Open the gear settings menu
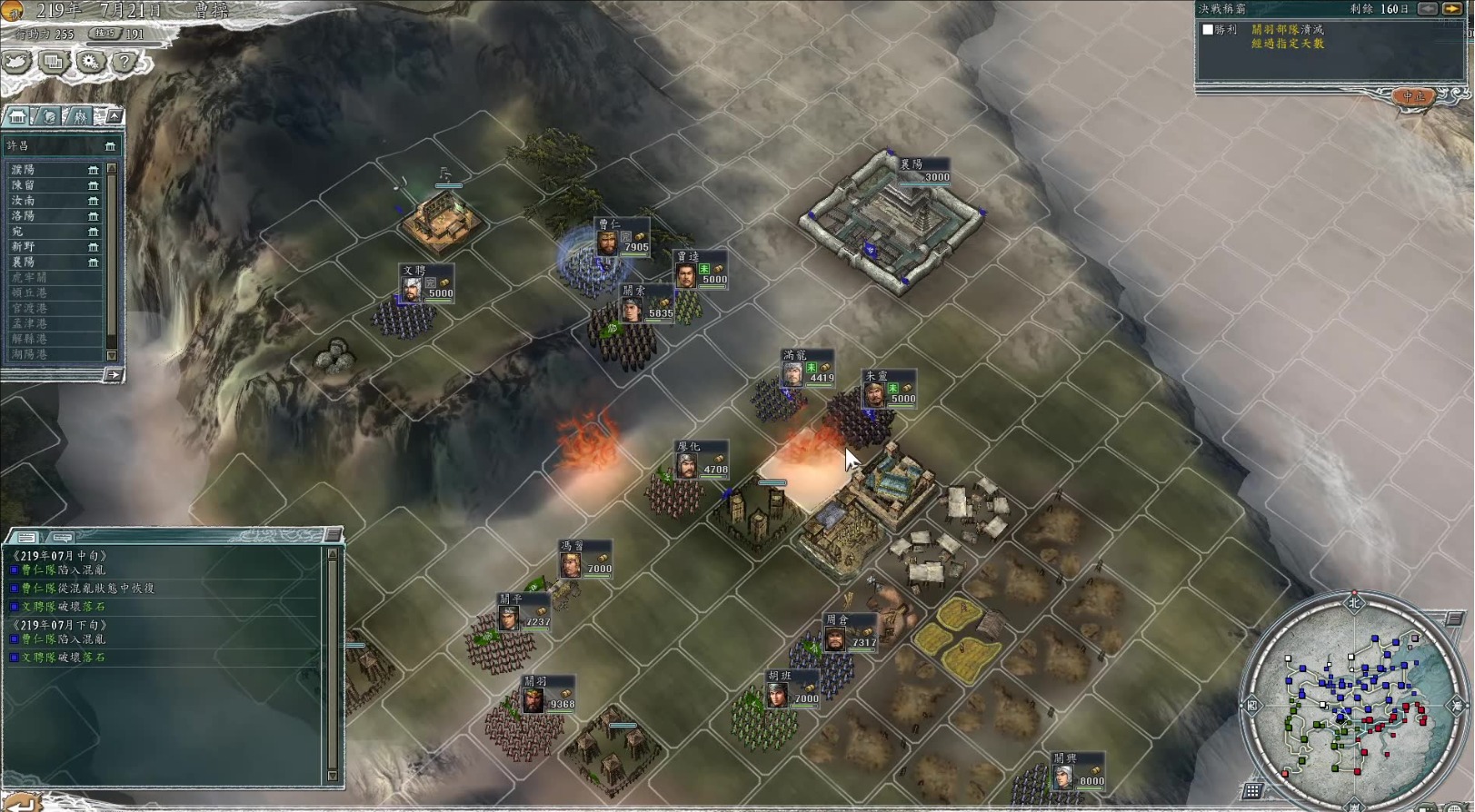The width and height of the screenshot is (1475, 812). point(89,62)
